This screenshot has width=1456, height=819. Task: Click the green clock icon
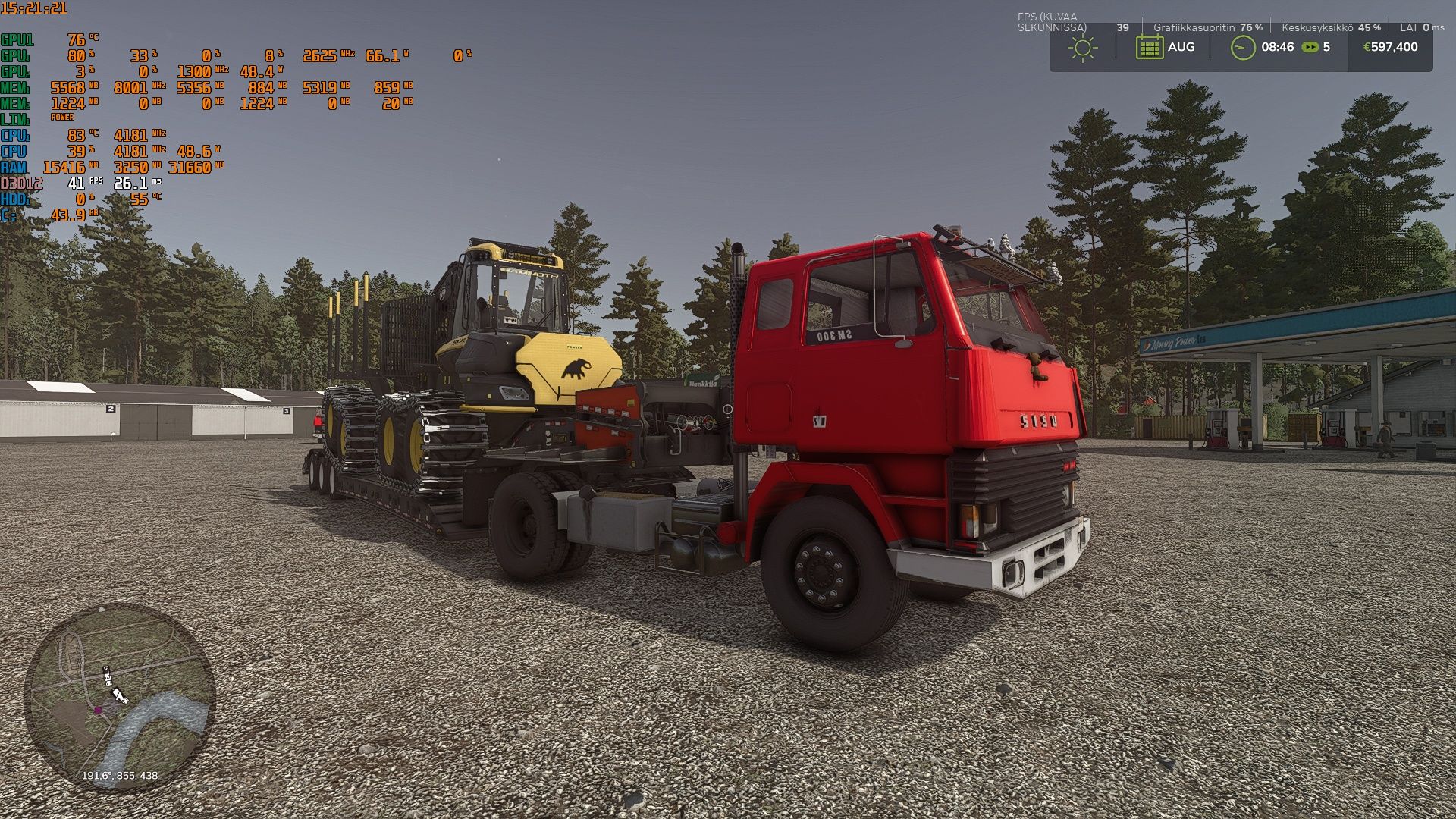pyautogui.click(x=1242, y=48)
